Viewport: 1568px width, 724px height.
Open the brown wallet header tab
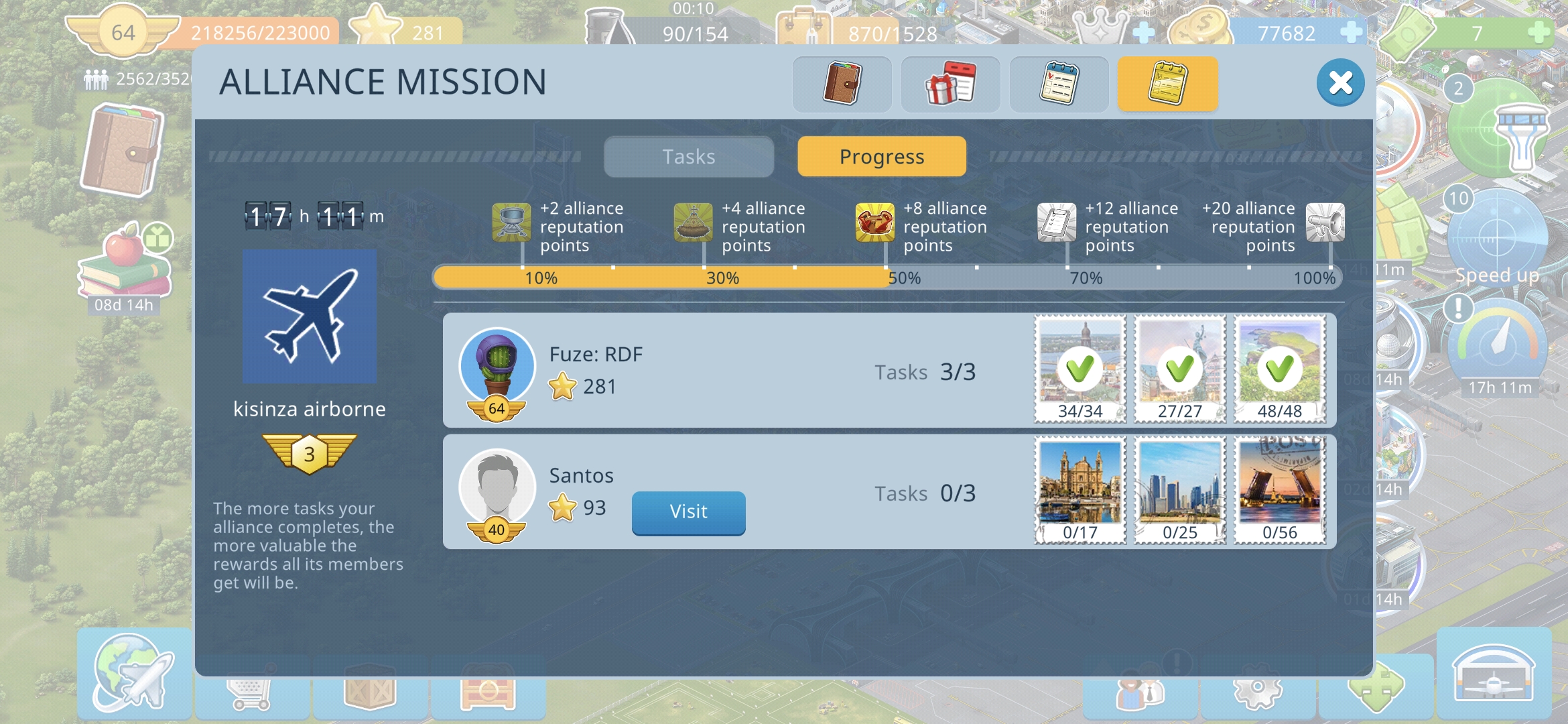[x=842, y=84]
